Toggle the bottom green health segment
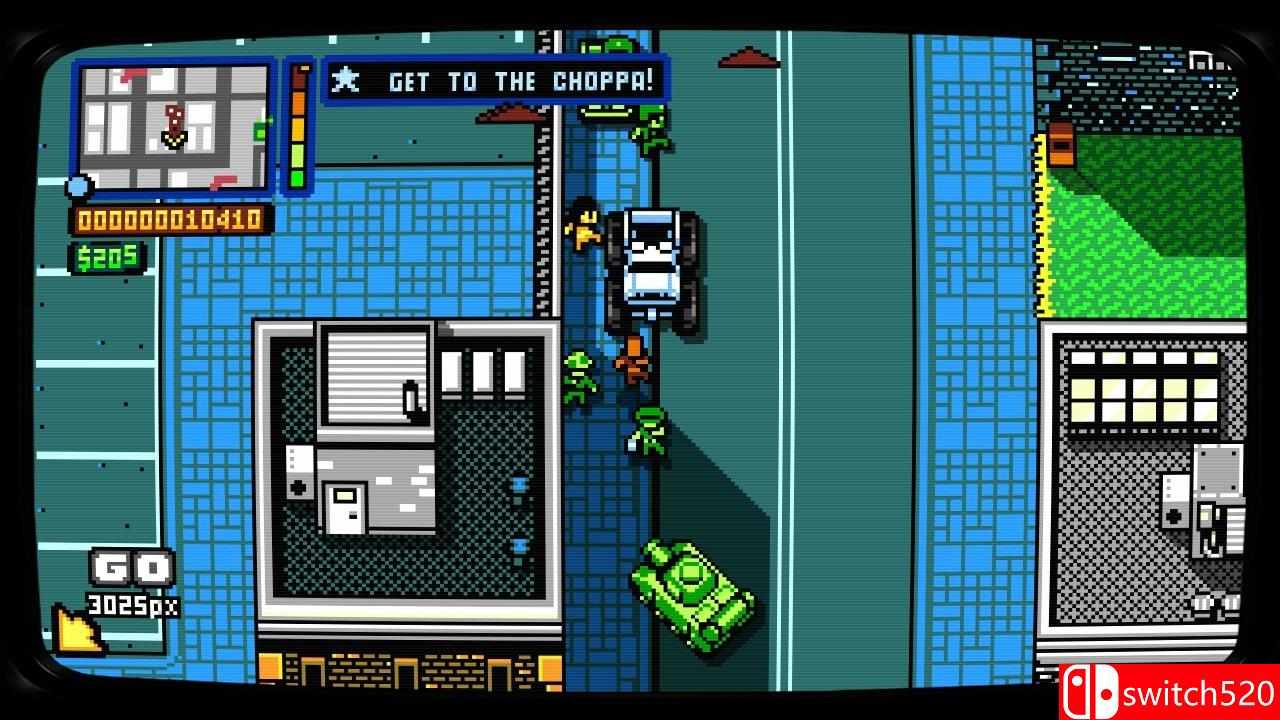The width and height of the screenshot is (1280, 720). (297, 178)
